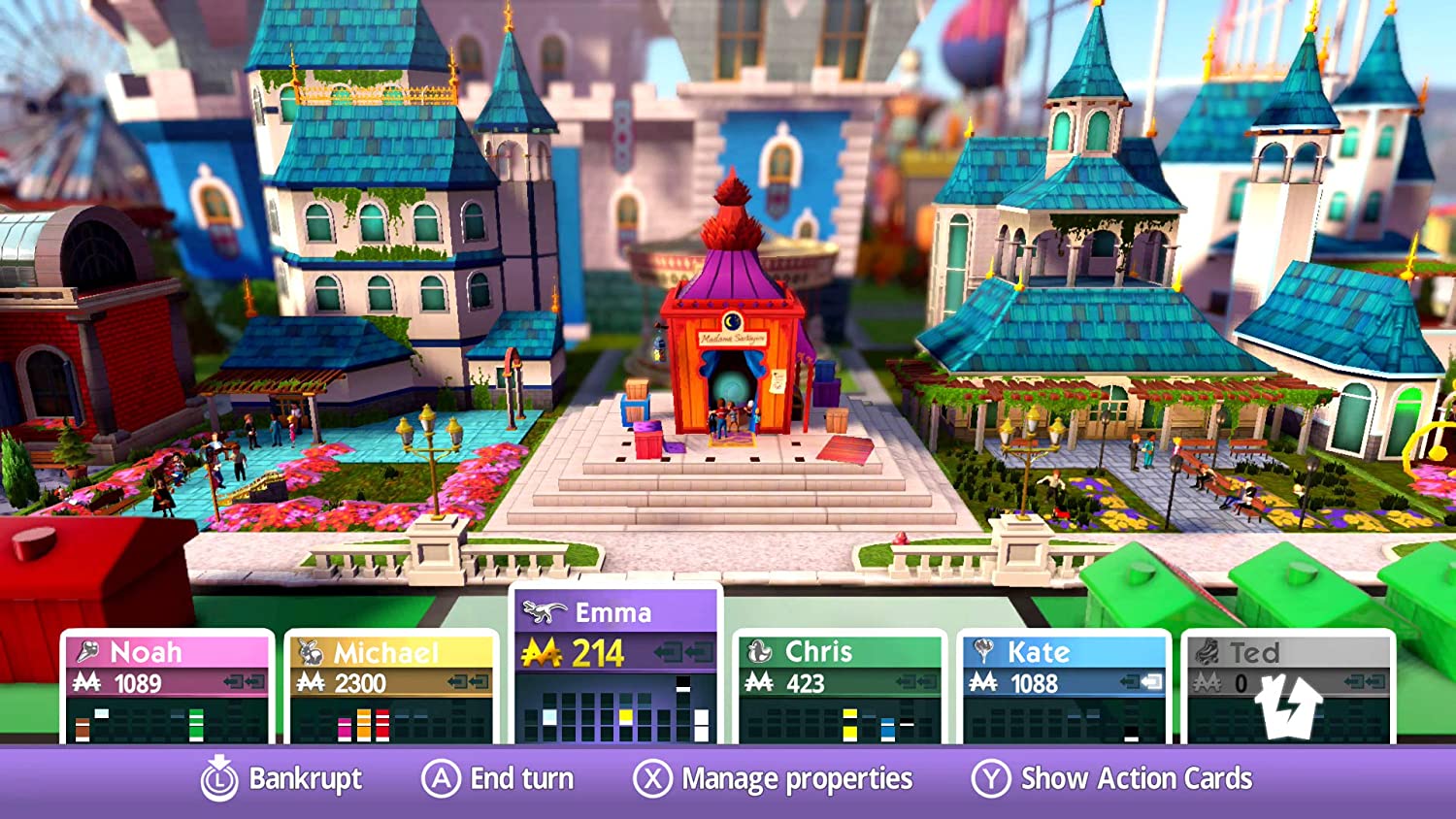Screen dimensions: 1456x819
Task: Select Chris's green player panel
Action: point(840,685)
